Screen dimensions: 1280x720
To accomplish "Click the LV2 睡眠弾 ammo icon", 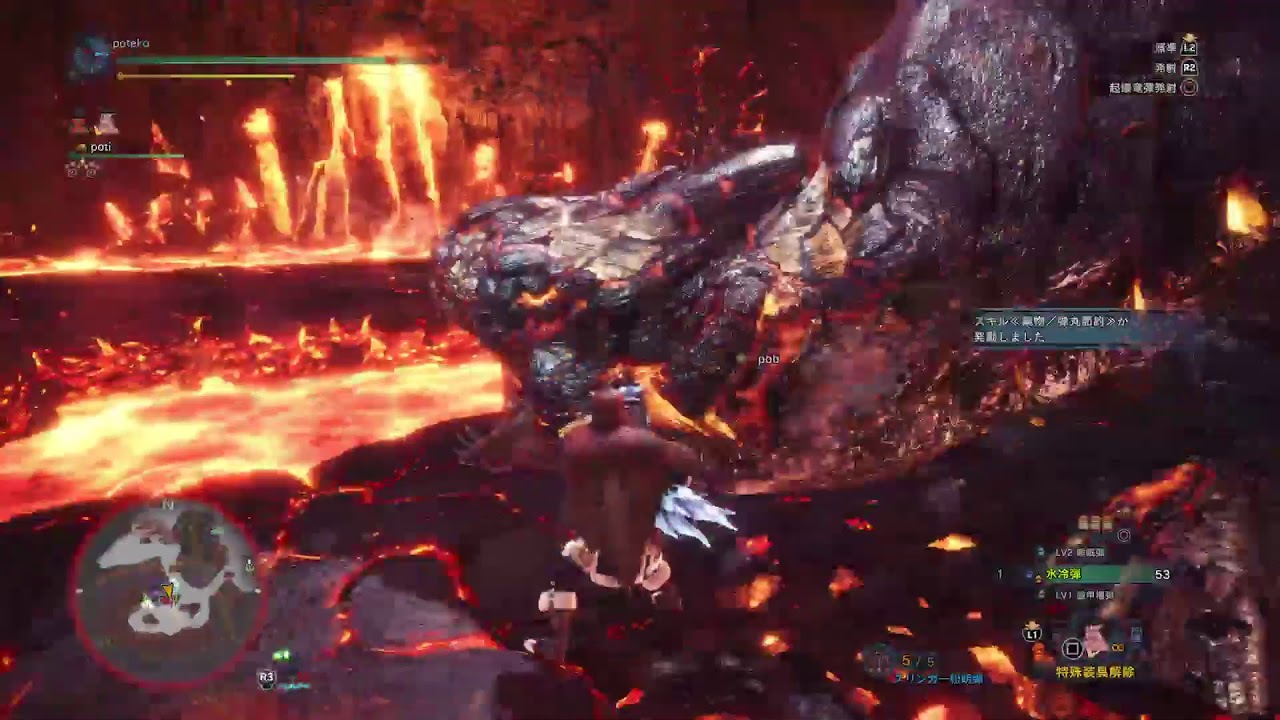I will coord(1040,549).
